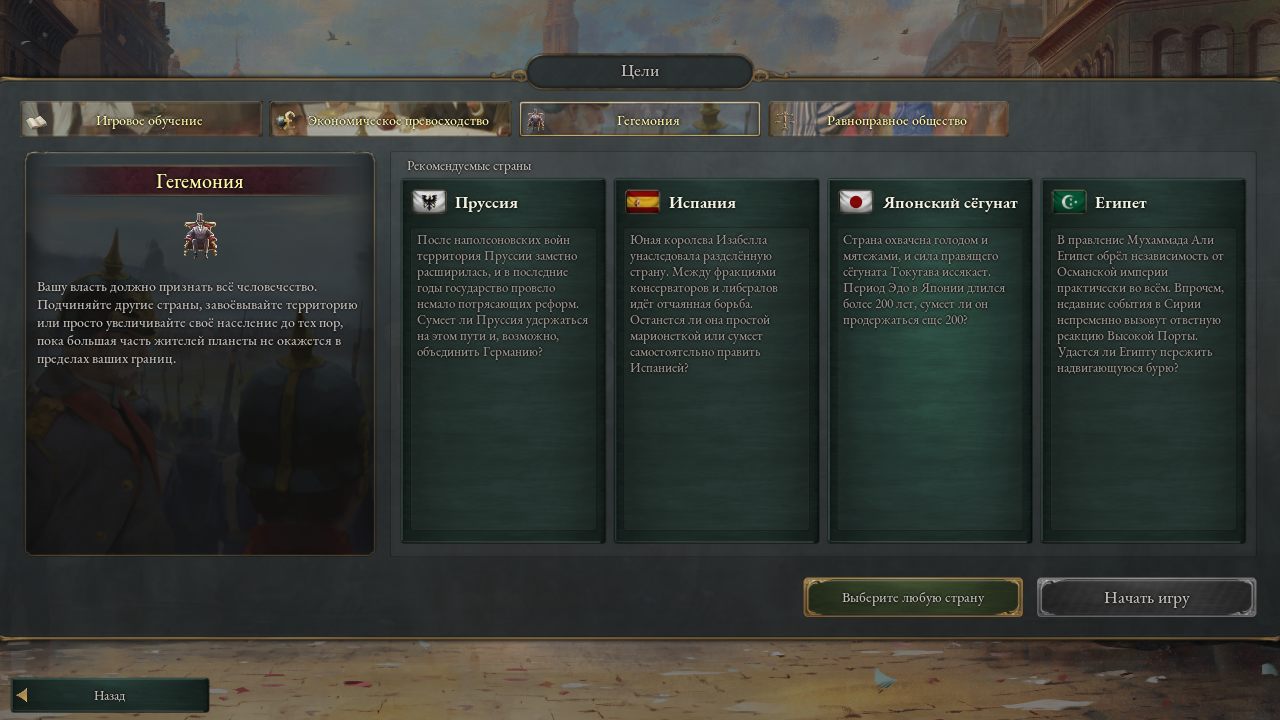Click the icon on the Экономическое превосходство tab
The width and height of the screenshot is (1280, 720).
pyautogui.click(x=285, y=118)
